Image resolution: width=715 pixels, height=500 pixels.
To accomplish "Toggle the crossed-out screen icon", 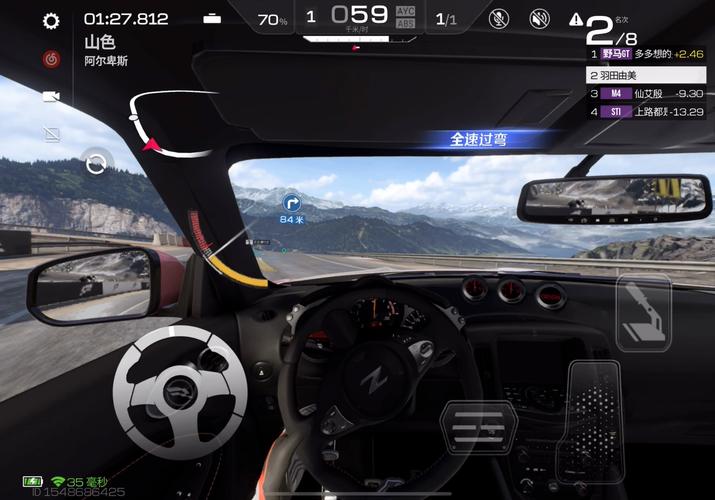I will 51,133.
